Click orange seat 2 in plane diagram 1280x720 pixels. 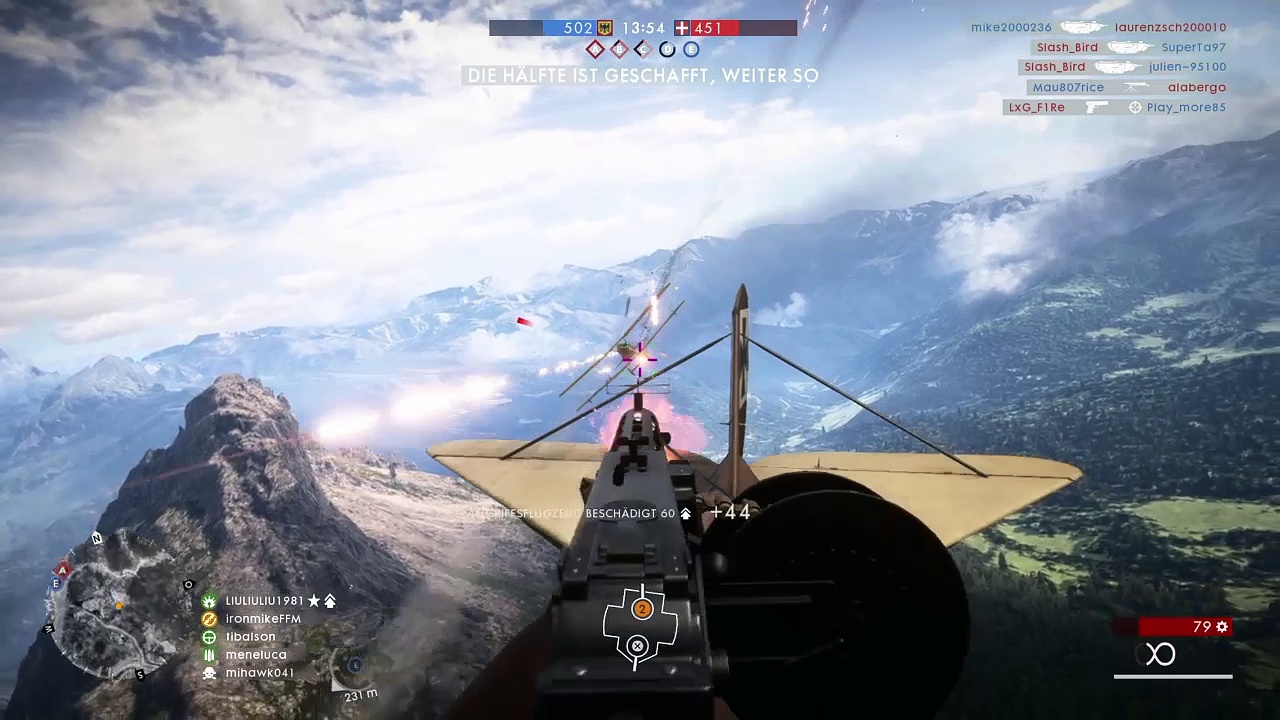coord(642,609)
